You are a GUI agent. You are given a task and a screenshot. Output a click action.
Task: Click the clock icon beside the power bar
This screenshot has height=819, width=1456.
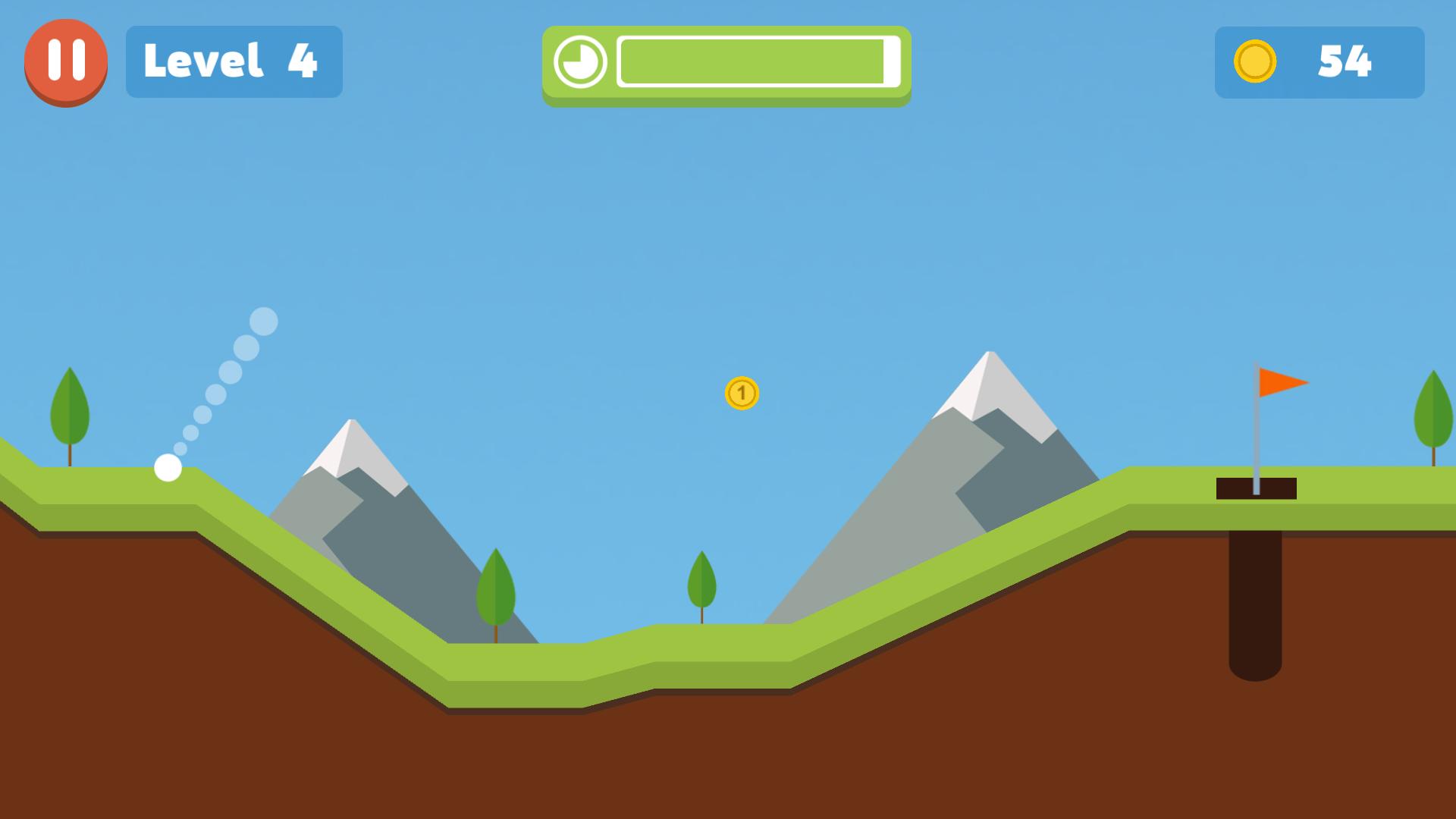pos(581,62)
